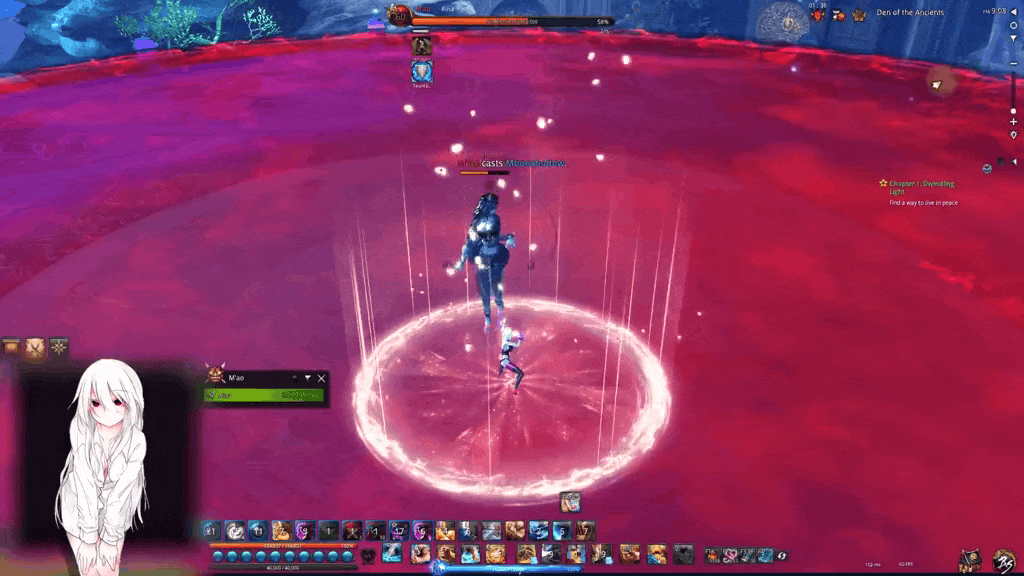This screenshot has height=576, width=1024.
Task: Click the crossed swords shield icon
Action: pos(36,347)
